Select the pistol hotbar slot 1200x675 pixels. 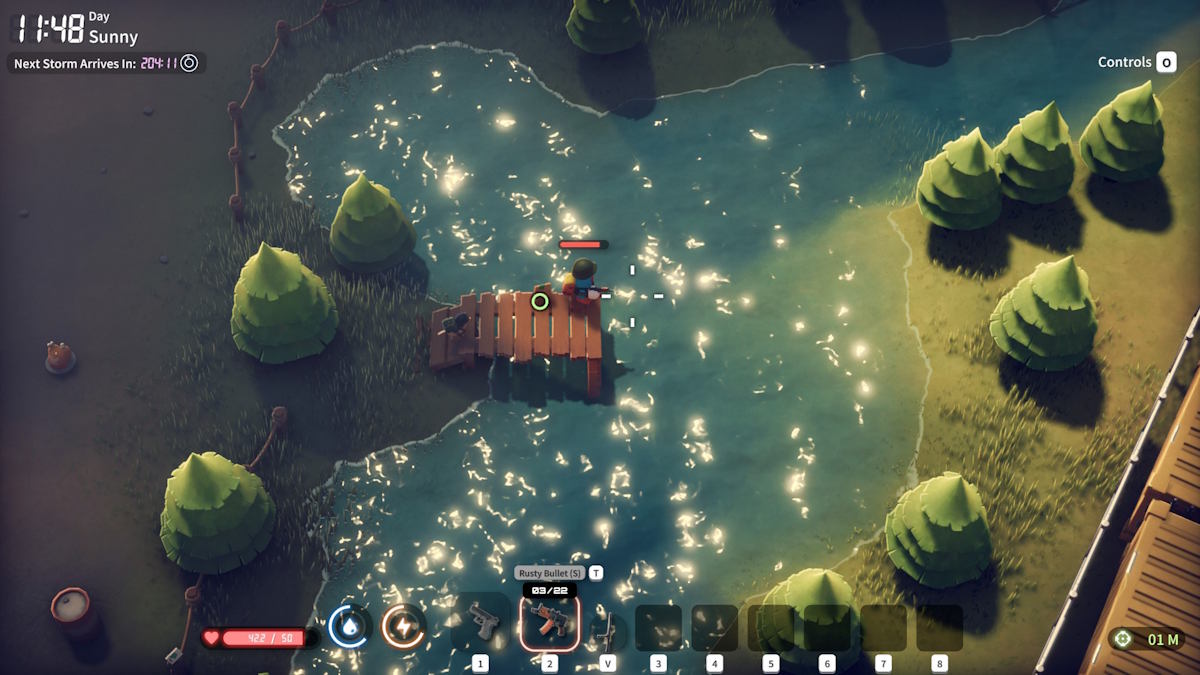481,625
